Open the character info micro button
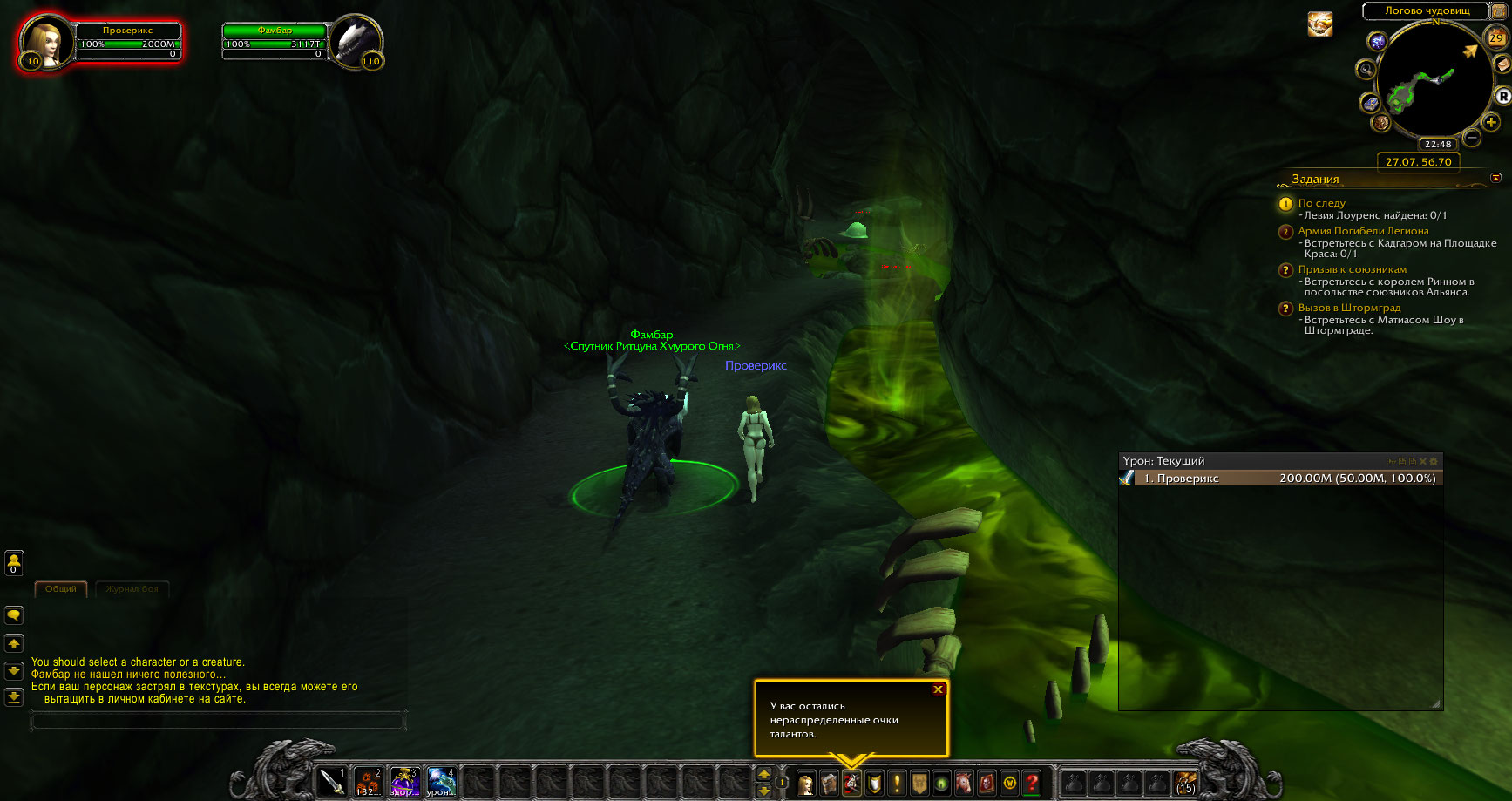Image resolution: width=1512 pixels, height=801 pixels. pyautogui.click(x=806, y=783)
